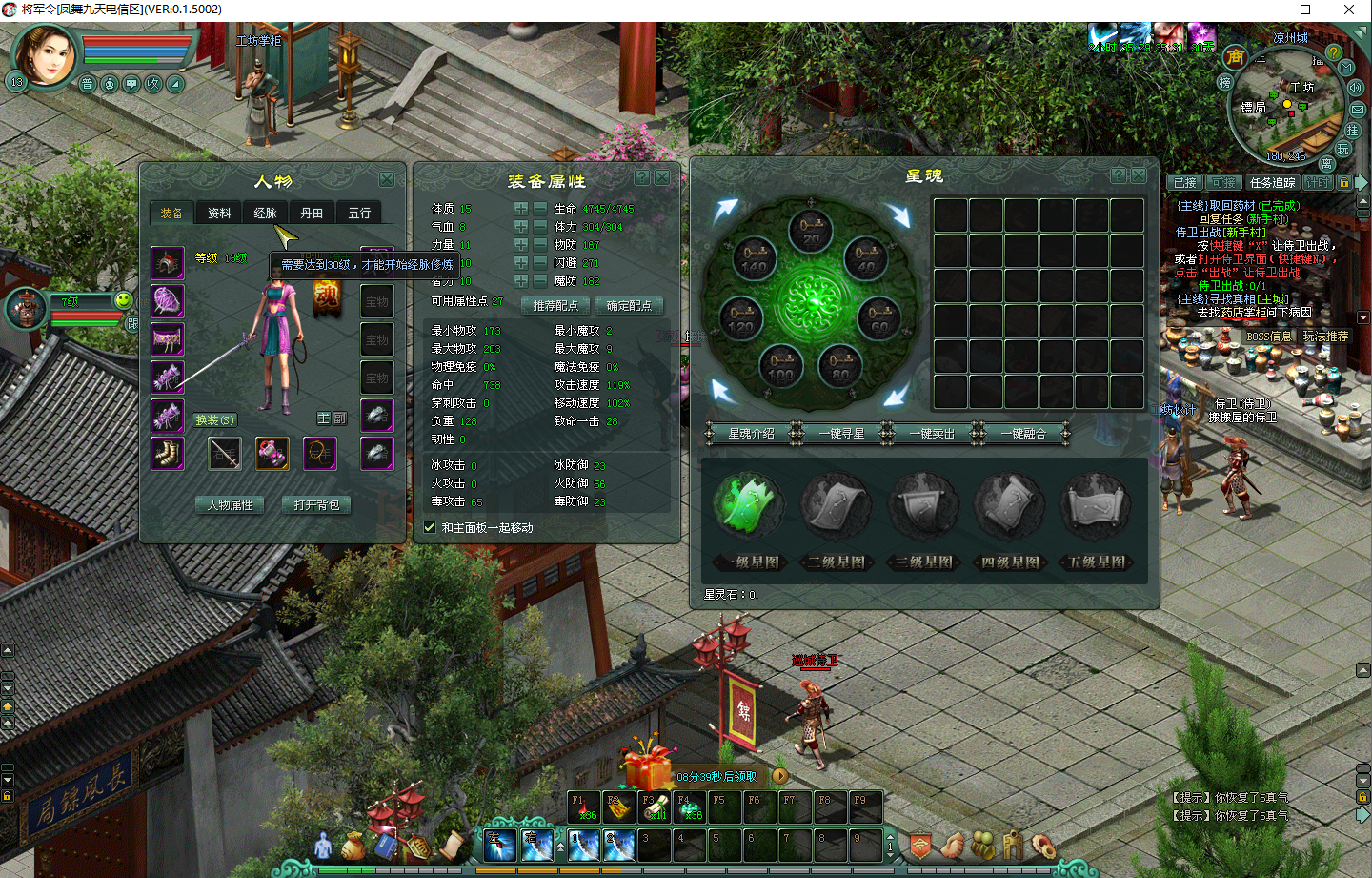Image resolution: width=1372 pixels, height=878 pixels.
Task: Open 星魂介绍 info
Action: click(x=752, y=434)
